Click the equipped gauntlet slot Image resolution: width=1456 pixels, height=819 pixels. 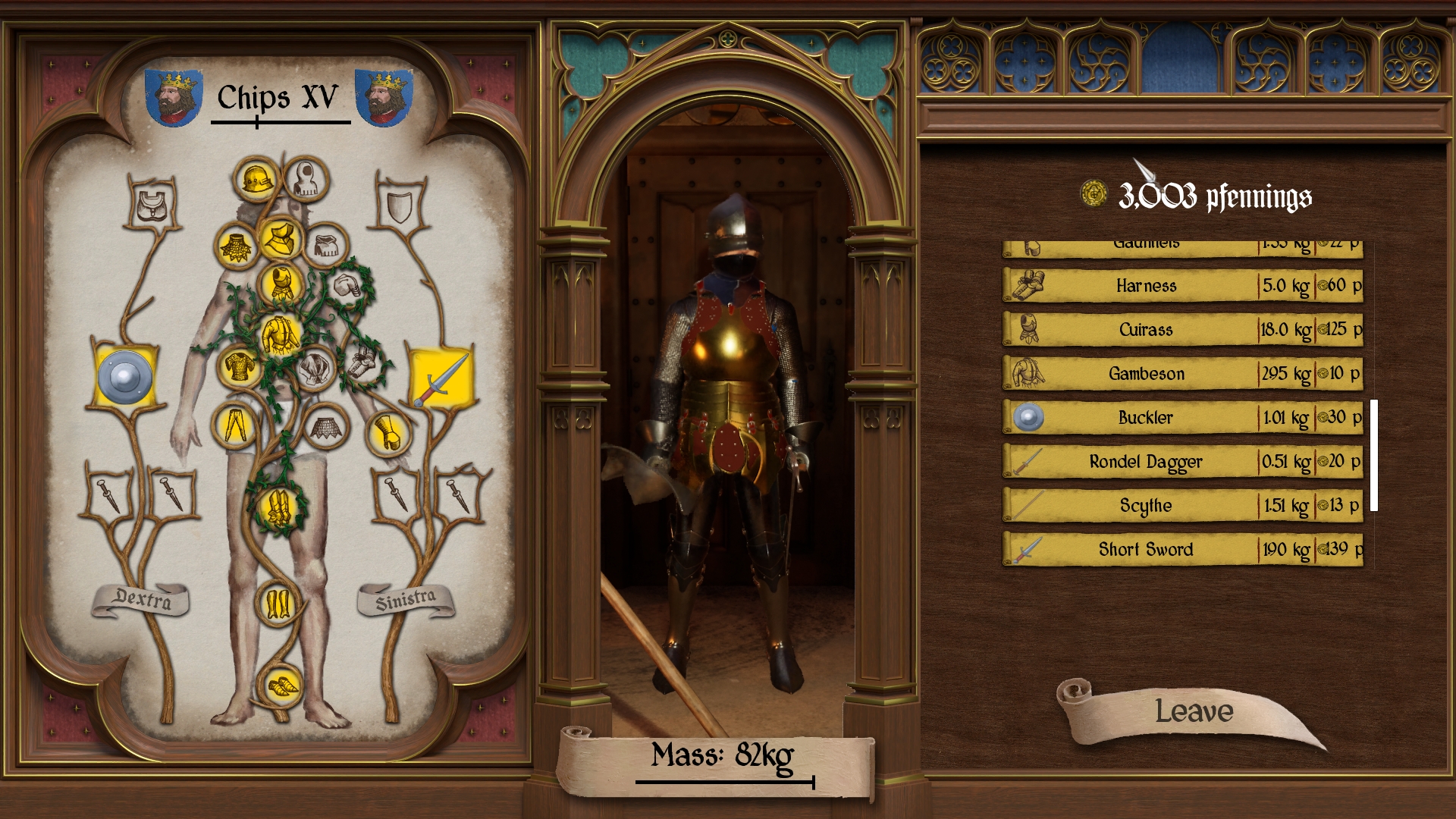click(388, 433)
